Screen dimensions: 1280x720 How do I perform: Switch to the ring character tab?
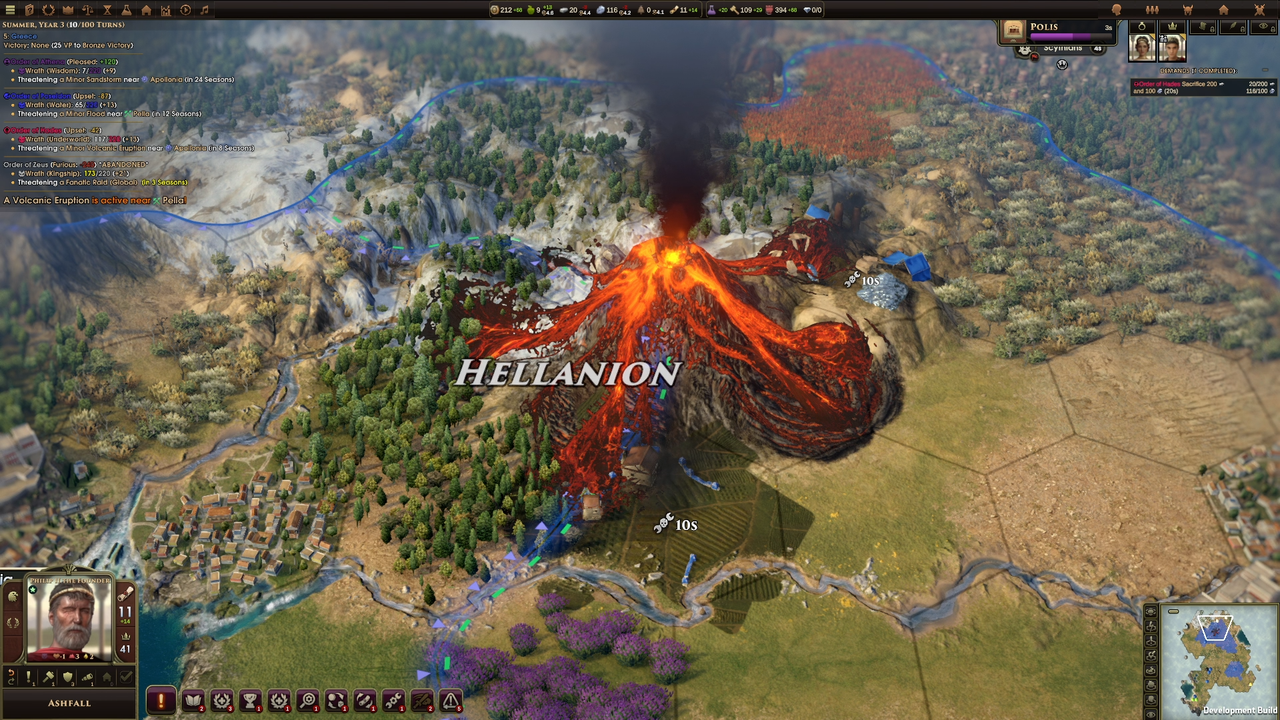pos(1142,27)
